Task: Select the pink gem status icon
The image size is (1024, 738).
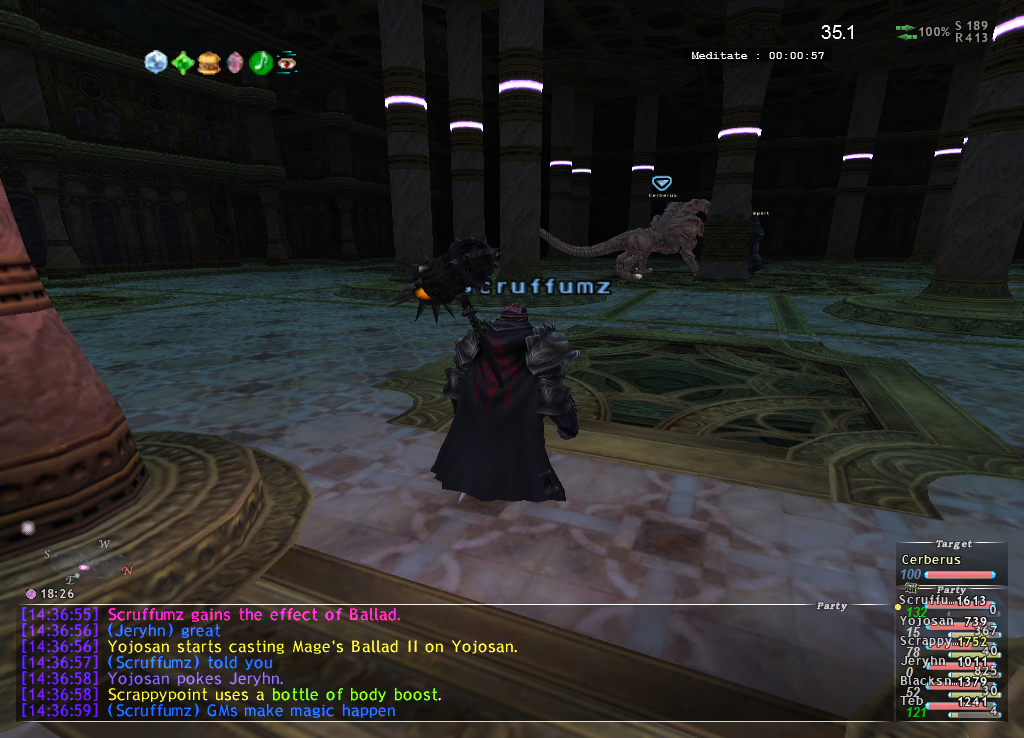Action: point(235,63)
